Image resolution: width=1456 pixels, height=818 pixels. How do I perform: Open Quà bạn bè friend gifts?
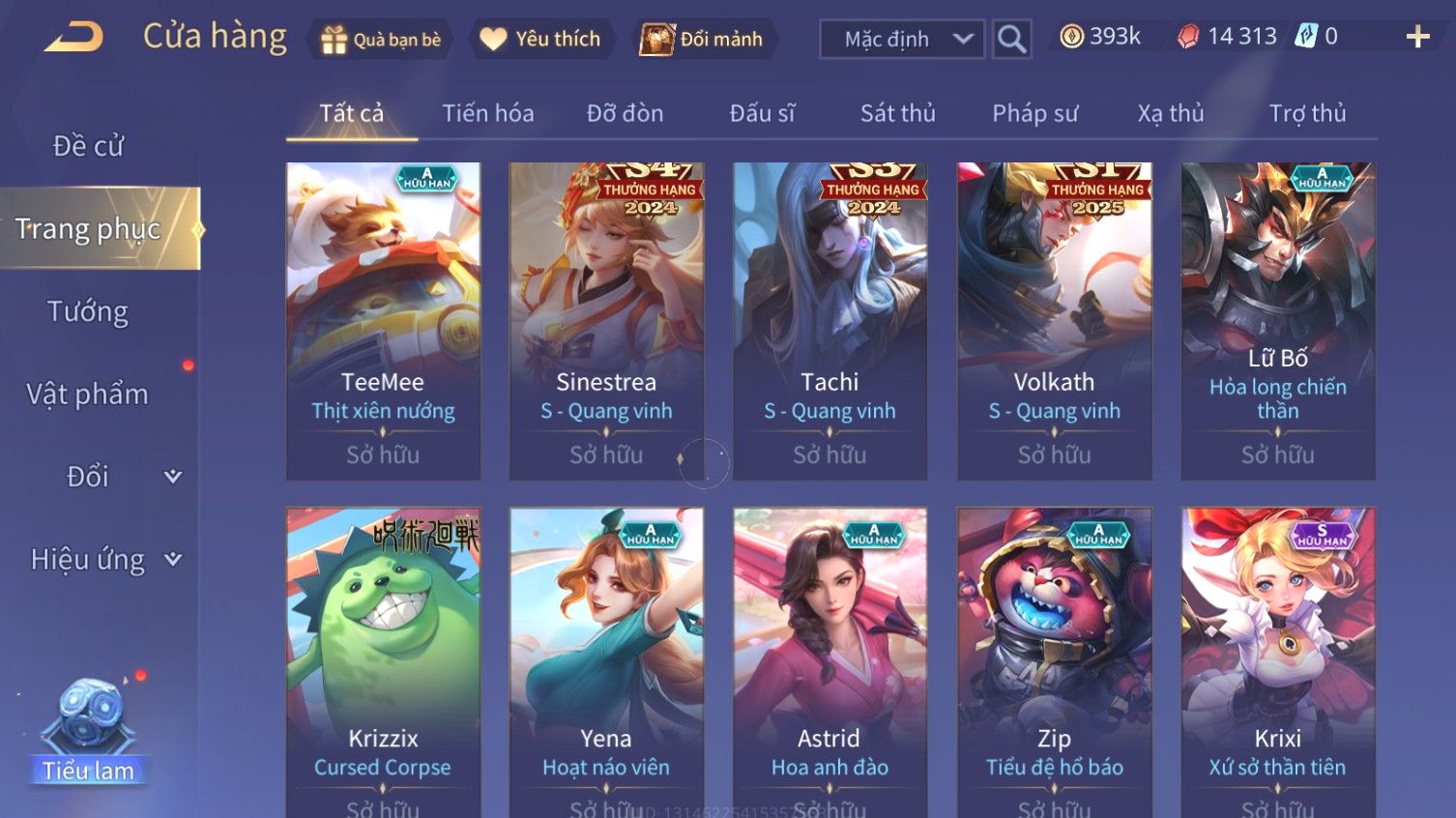click(381, 40)
